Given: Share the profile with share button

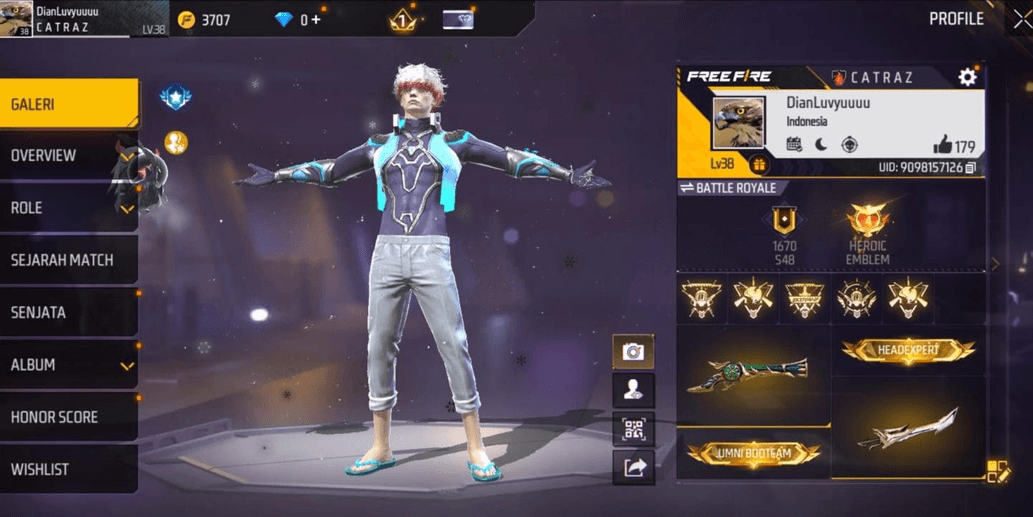Looking at the screenshot, I should pos(633,466).
